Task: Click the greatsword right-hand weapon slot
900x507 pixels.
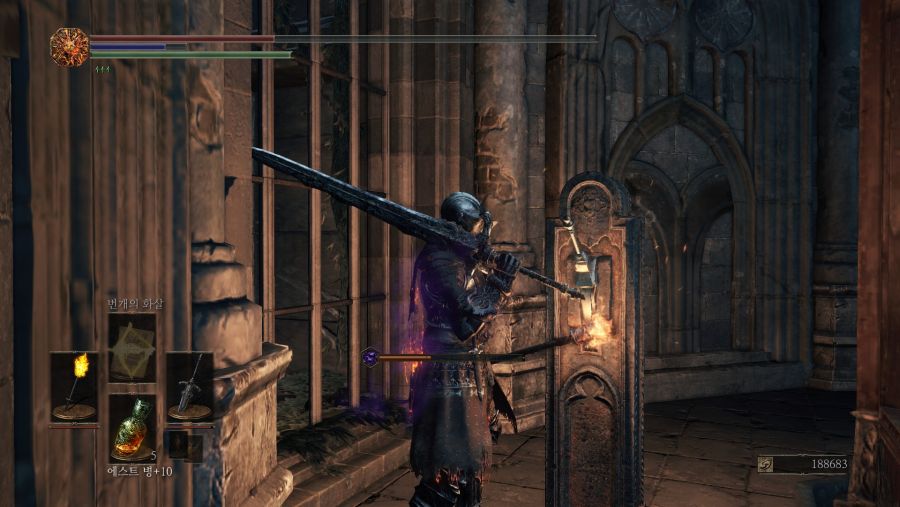Action: (x=189, y=385)
